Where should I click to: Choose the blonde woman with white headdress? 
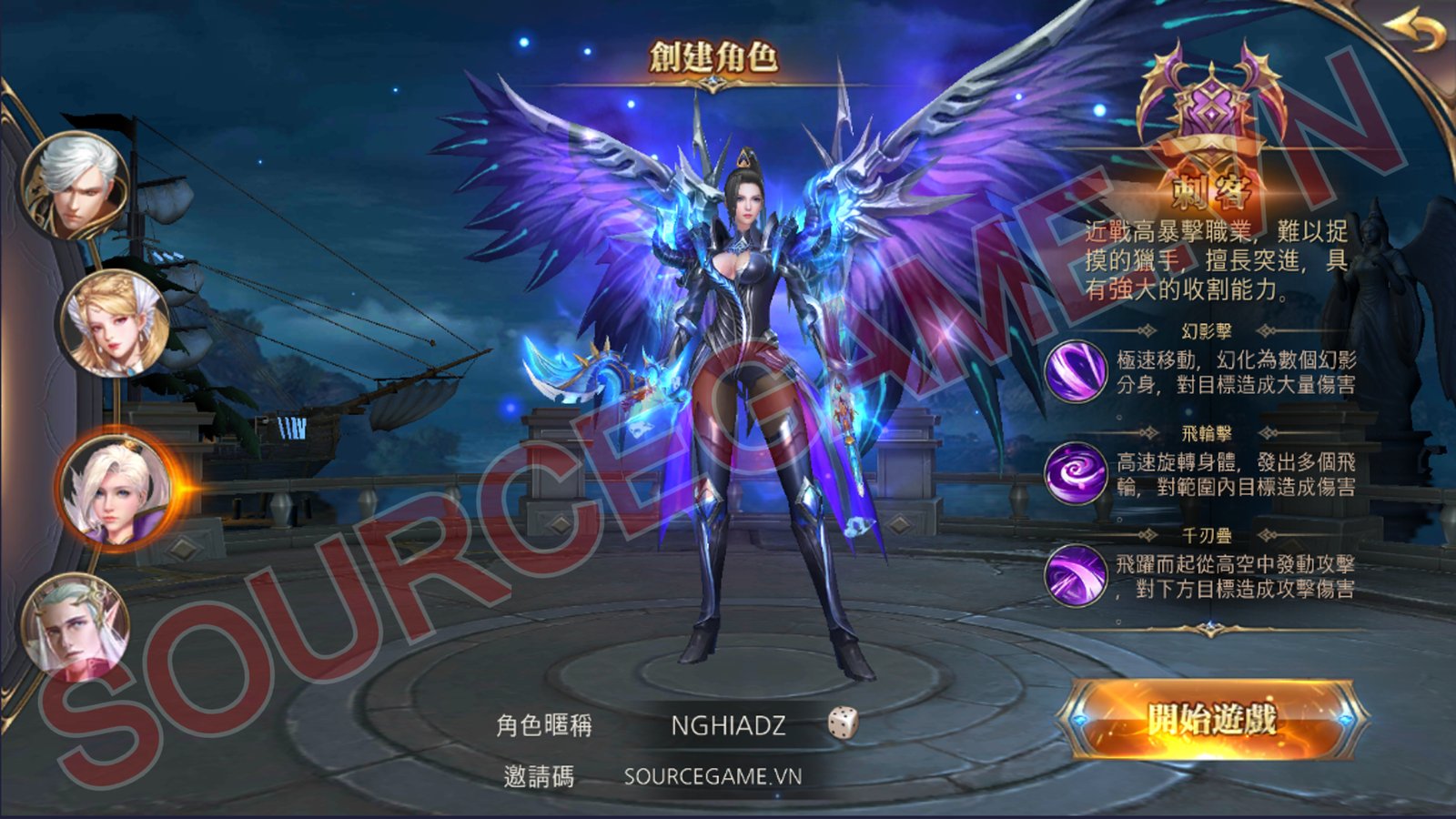click(x=115, y=323)
